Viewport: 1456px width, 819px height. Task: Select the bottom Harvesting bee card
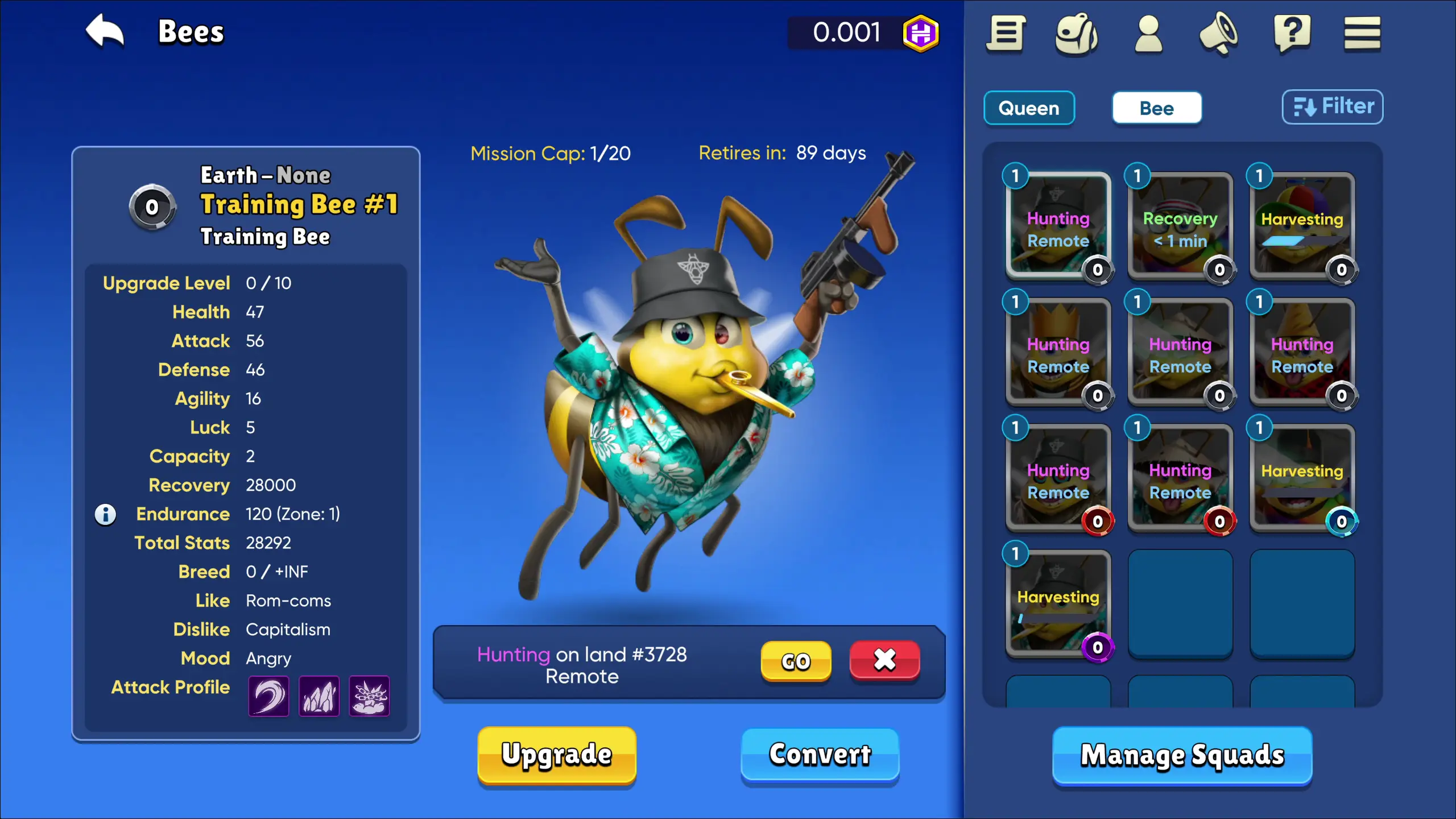pos(1058,604)
